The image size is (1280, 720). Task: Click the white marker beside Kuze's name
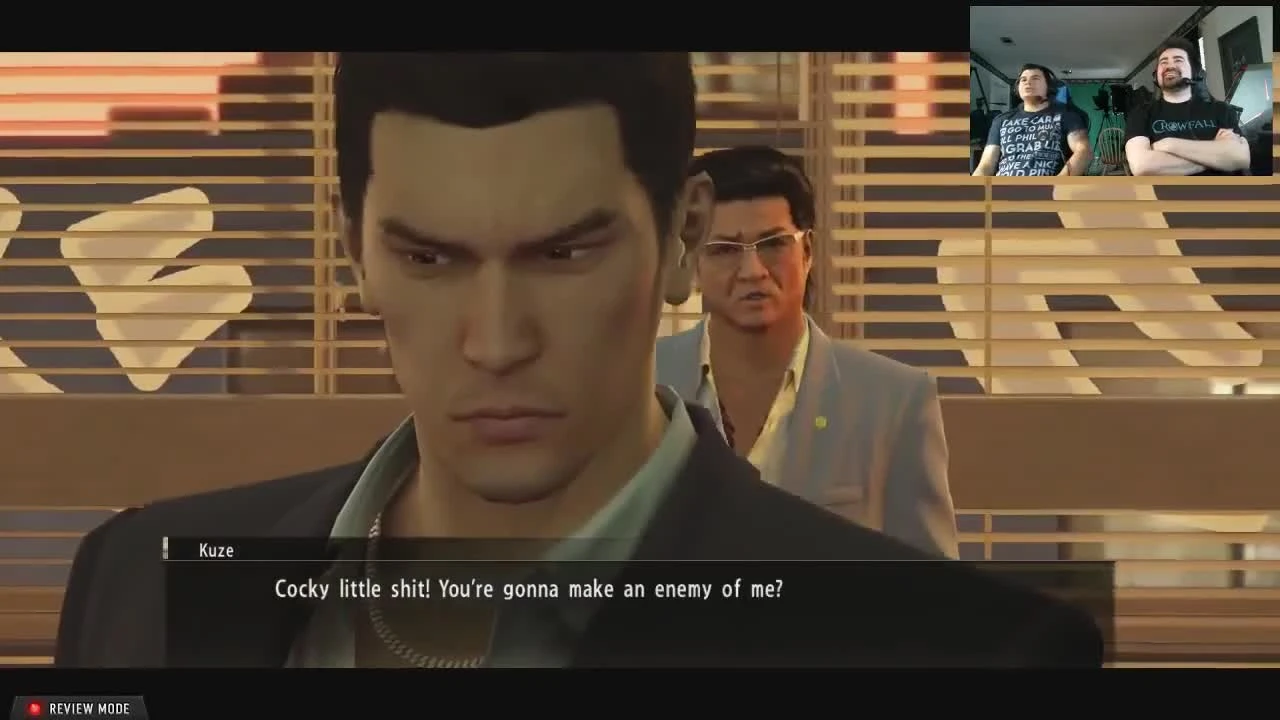pos(166,549)
